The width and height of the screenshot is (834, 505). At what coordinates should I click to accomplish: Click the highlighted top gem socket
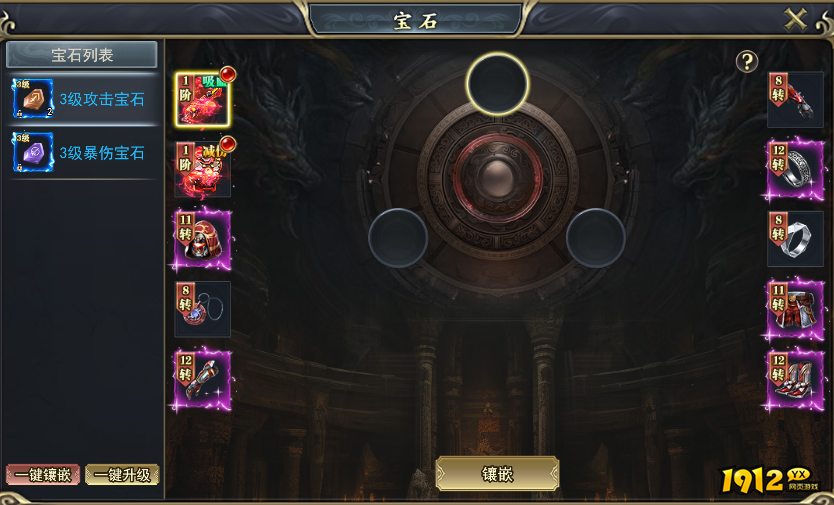coord(497,83)
